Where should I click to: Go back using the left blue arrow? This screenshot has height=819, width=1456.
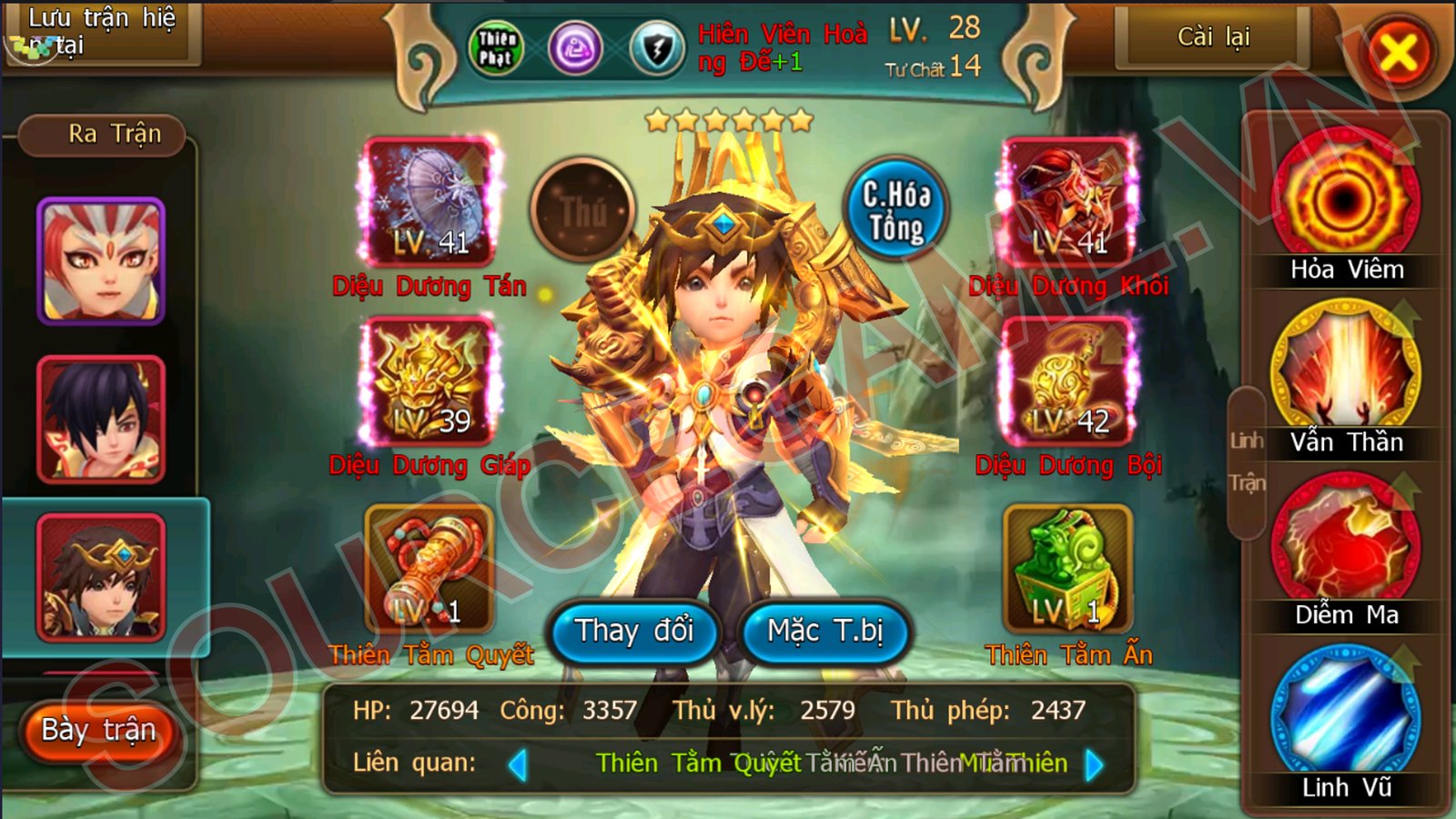(521, 765)
